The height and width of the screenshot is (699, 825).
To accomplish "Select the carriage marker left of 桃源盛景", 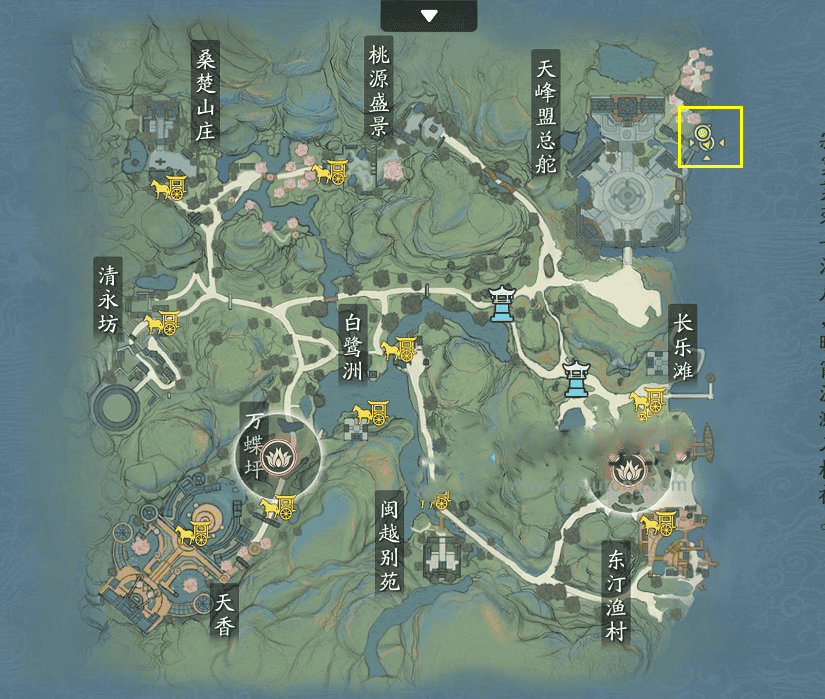I will (x=330, y=173).
